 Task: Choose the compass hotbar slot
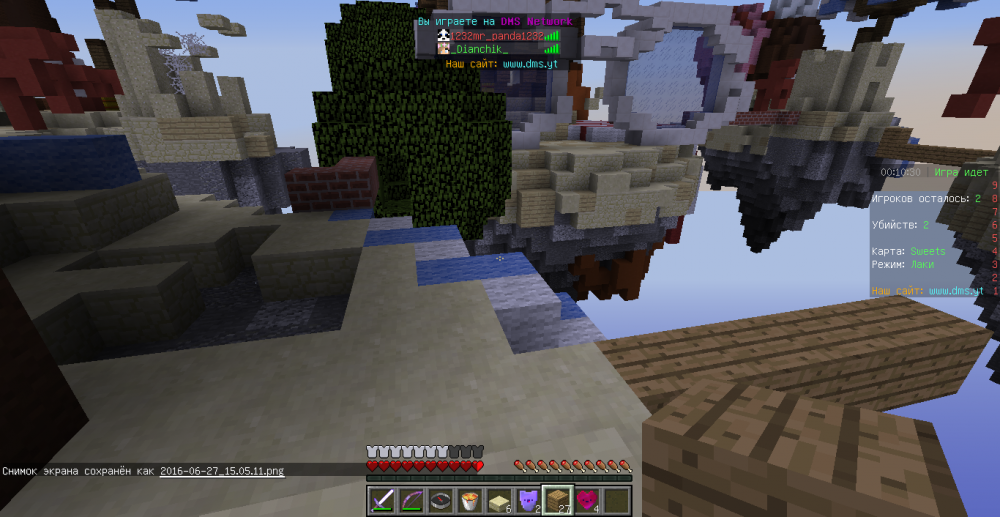(439, 501)
